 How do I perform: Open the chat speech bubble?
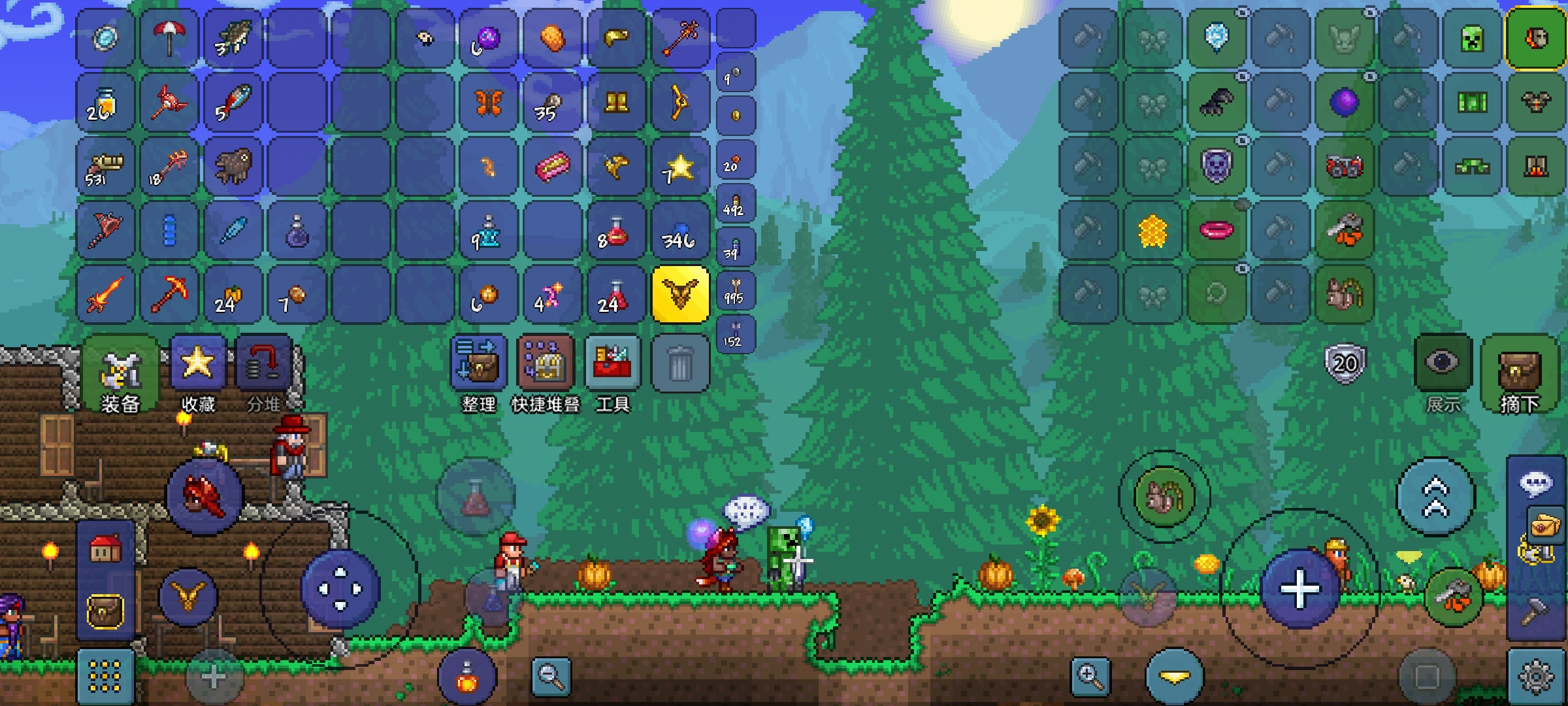point(1536,484)
